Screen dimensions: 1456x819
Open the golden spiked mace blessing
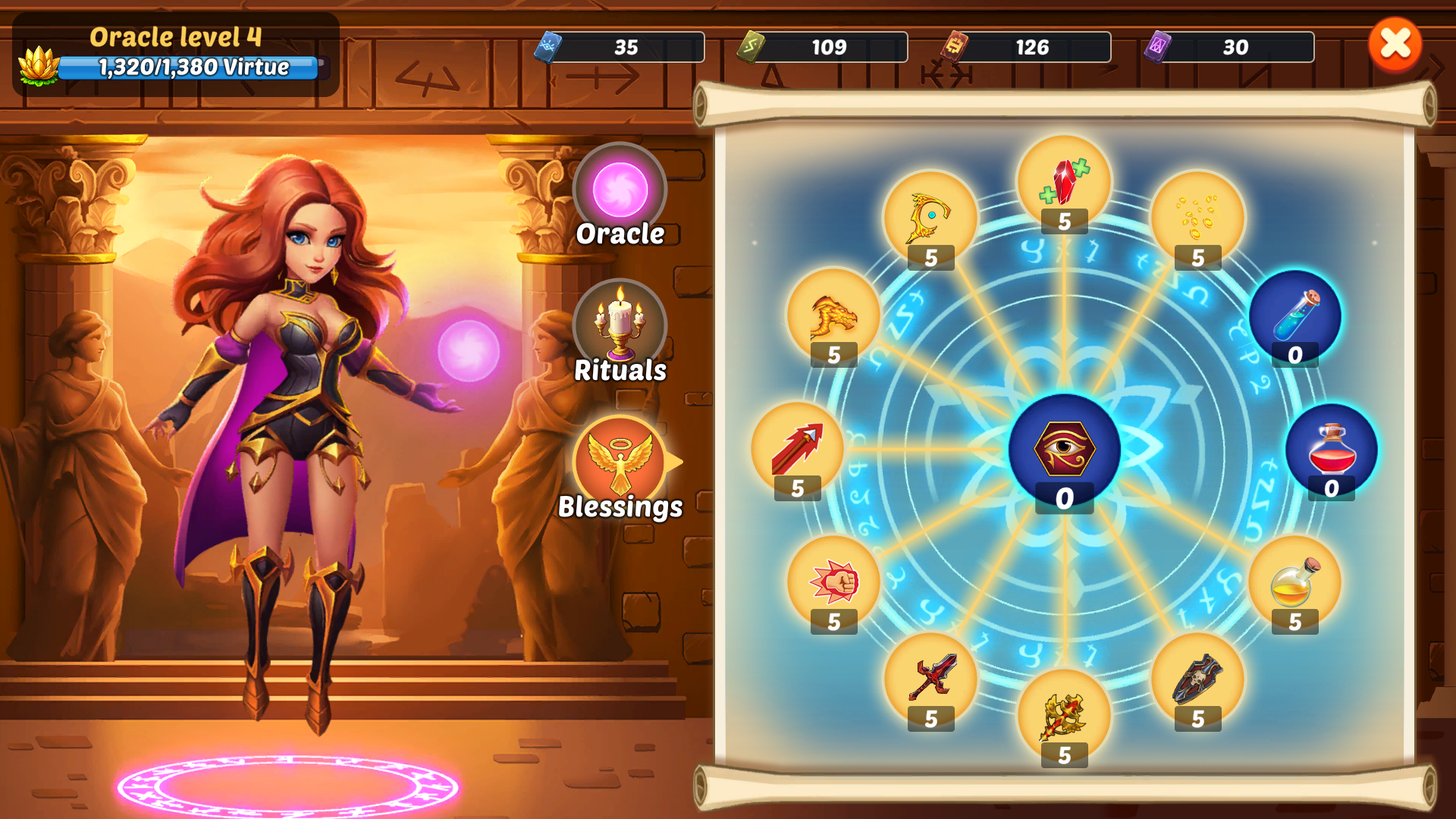[1064, 716]
